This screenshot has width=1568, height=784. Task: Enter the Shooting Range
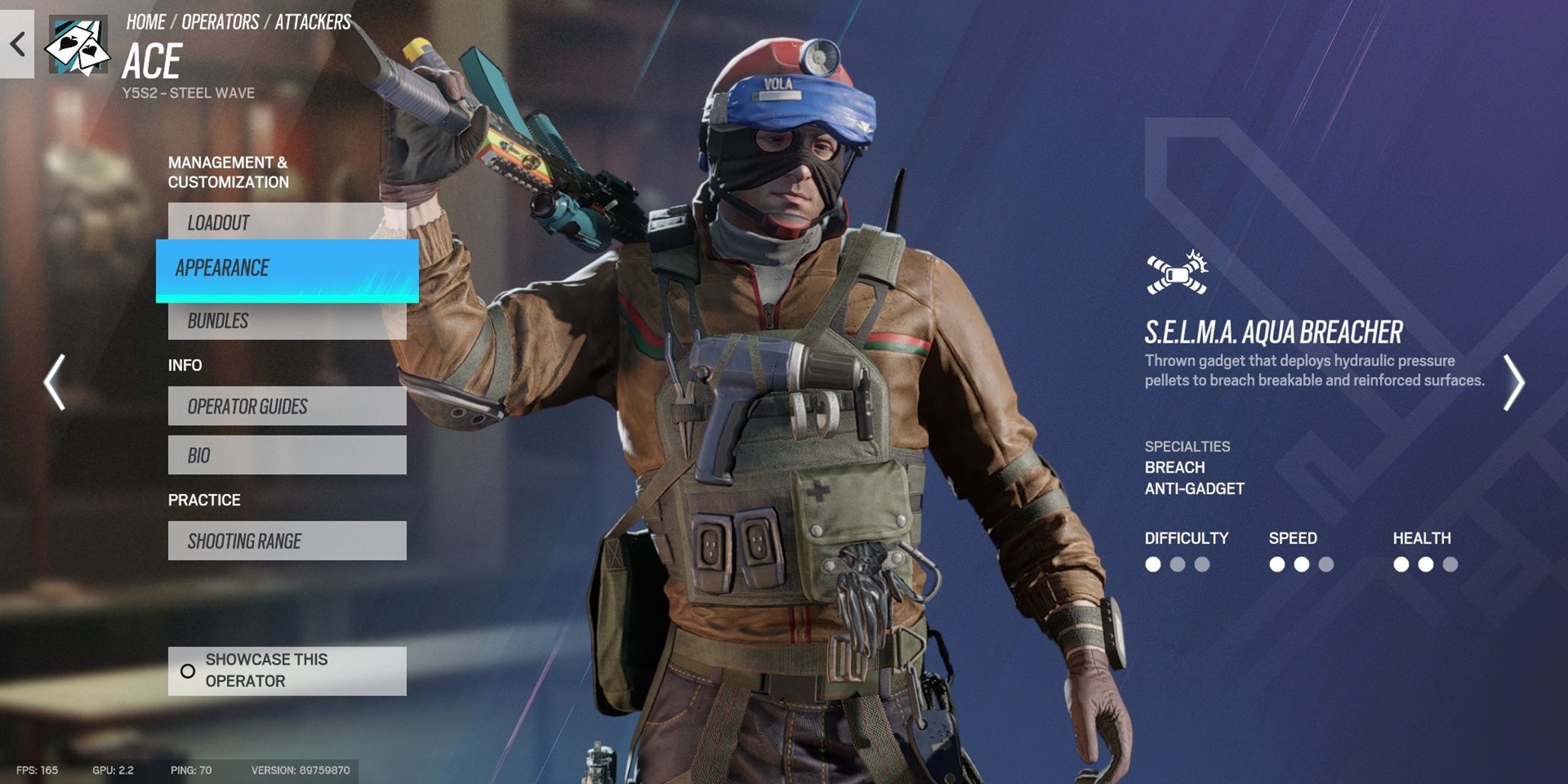coord(287,541)
